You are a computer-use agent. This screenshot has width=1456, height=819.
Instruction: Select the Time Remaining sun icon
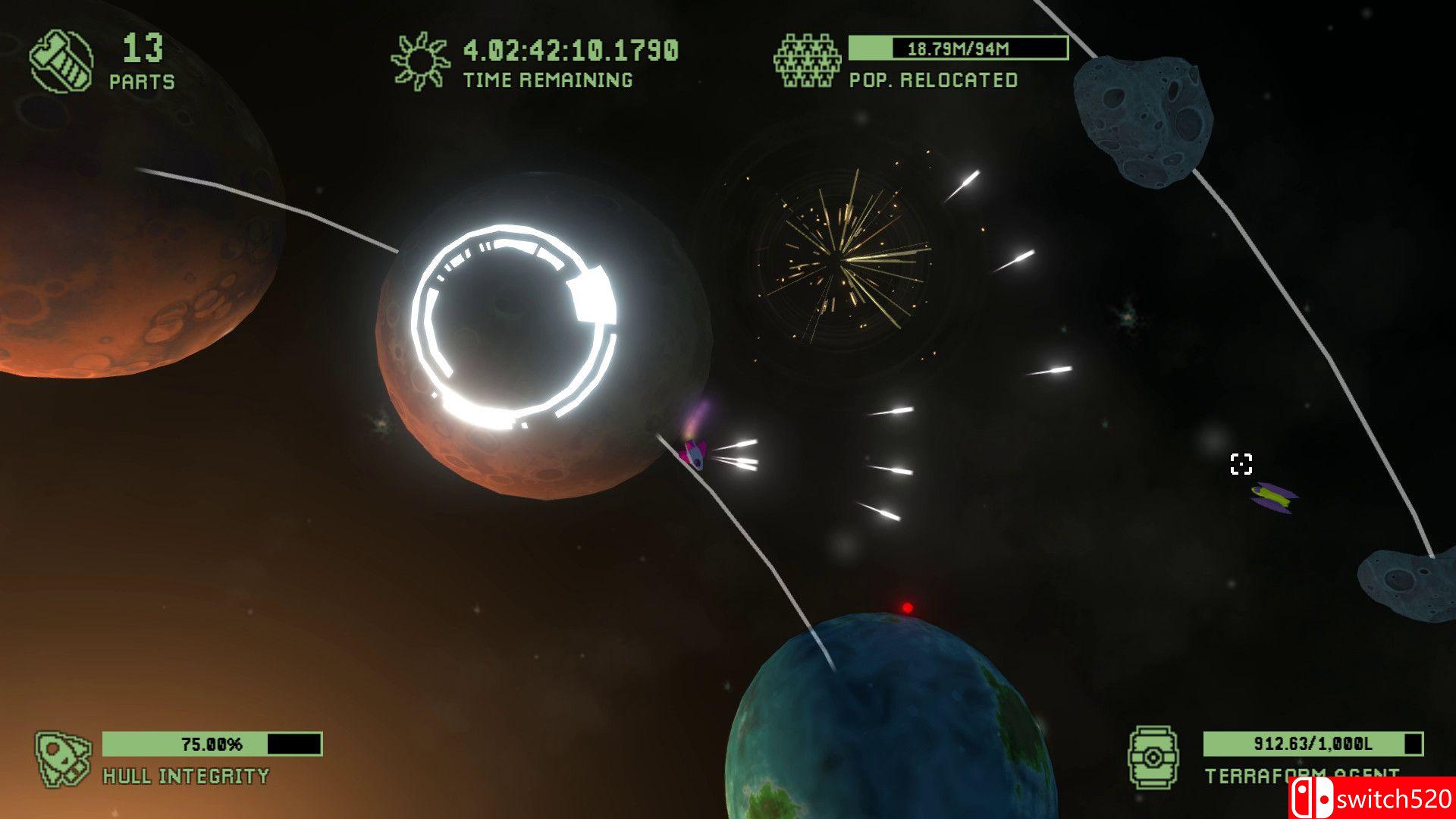tap(420, 61)
